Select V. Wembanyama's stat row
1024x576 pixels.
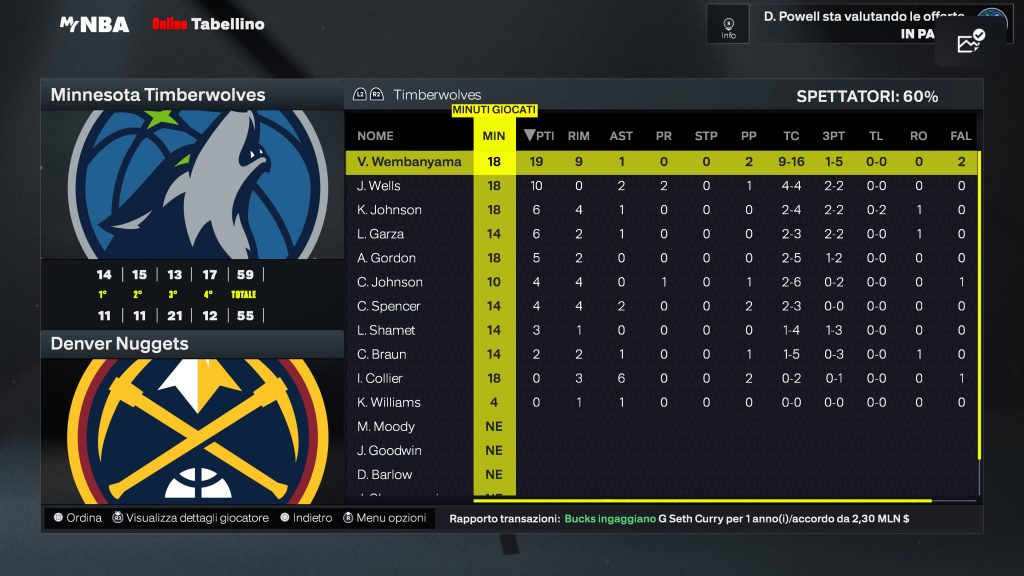tap(409, 162)
